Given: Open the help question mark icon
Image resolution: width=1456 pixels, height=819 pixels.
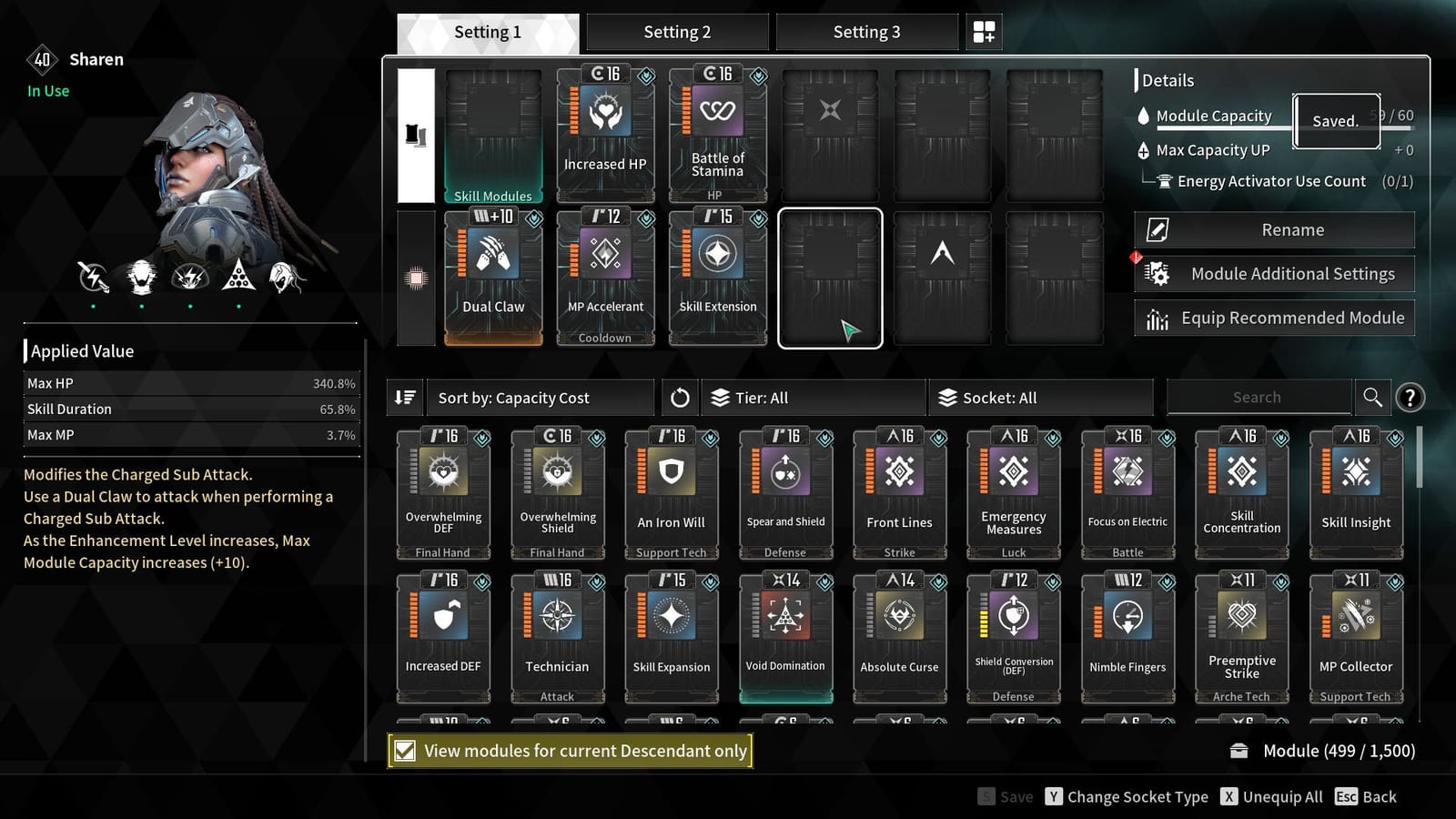Looking at the screenshot, I should point(1410,398).
